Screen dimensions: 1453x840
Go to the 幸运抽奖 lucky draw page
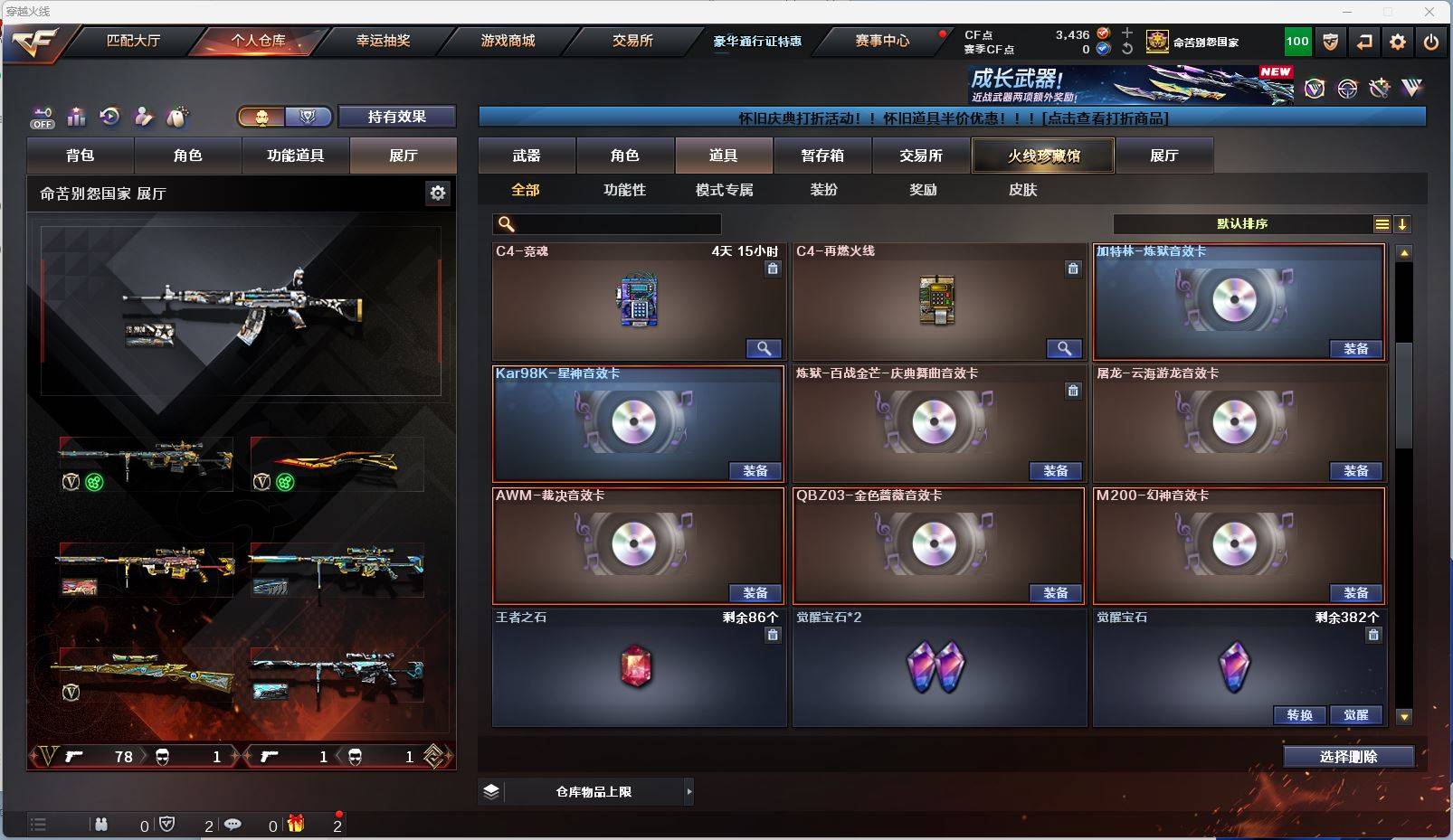pyautogui.click(x=383, y=41)
